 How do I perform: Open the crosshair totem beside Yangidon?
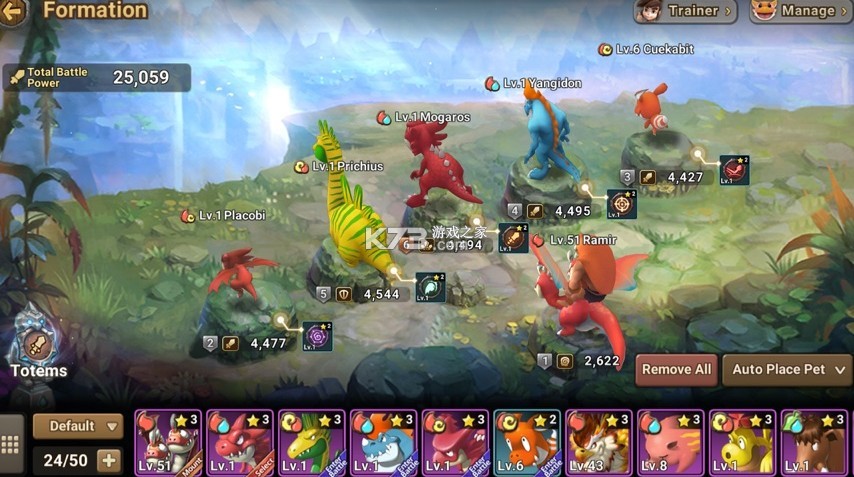click(x=622, y=204)
